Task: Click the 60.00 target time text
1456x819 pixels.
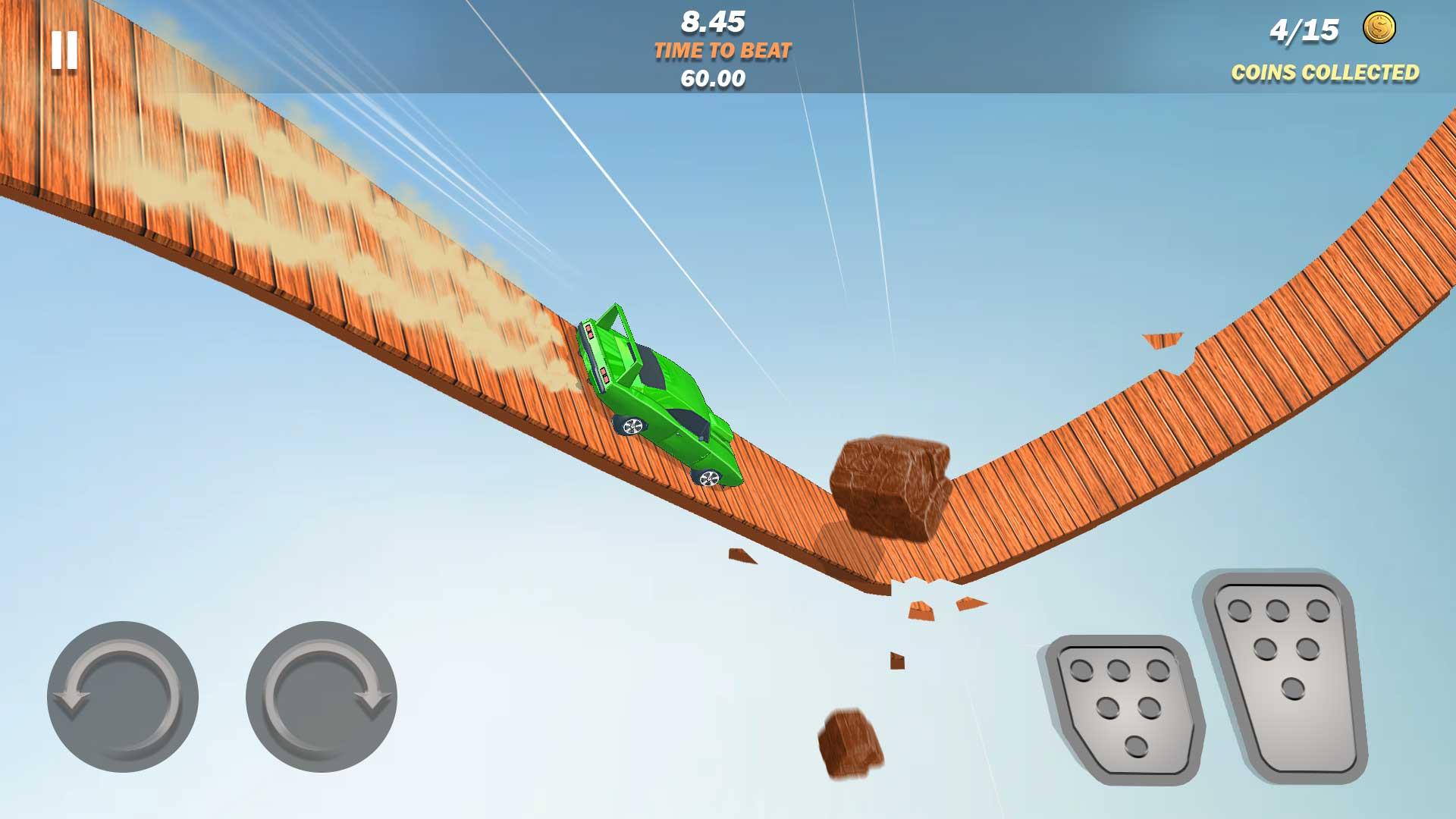Action: [712, 77]
